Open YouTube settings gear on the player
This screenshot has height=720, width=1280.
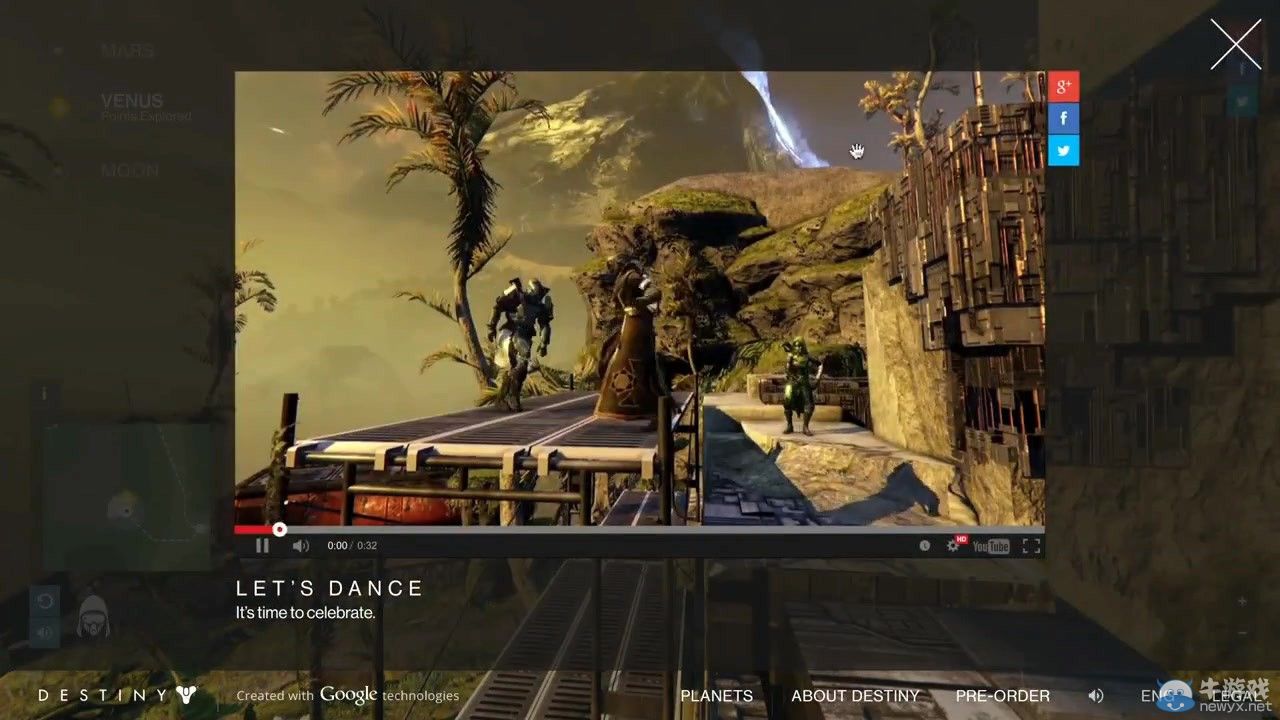tap(953, 546)
